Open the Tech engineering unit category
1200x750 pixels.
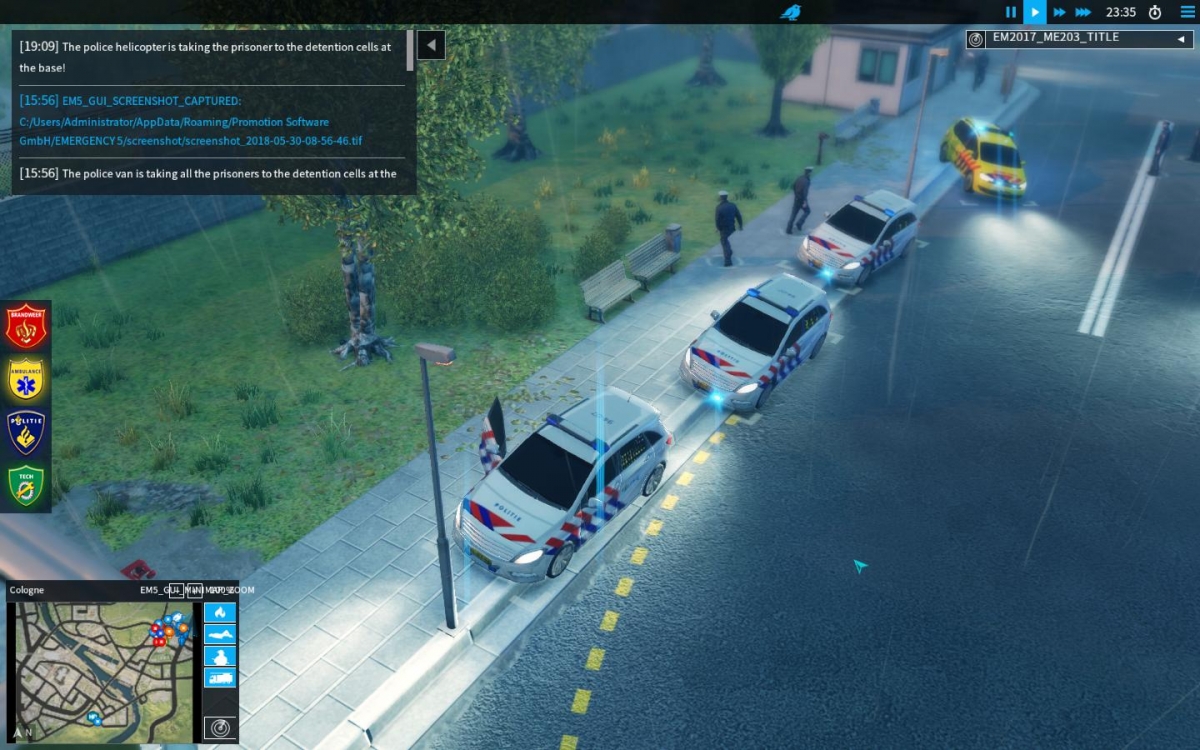click(x=26, y=485)
